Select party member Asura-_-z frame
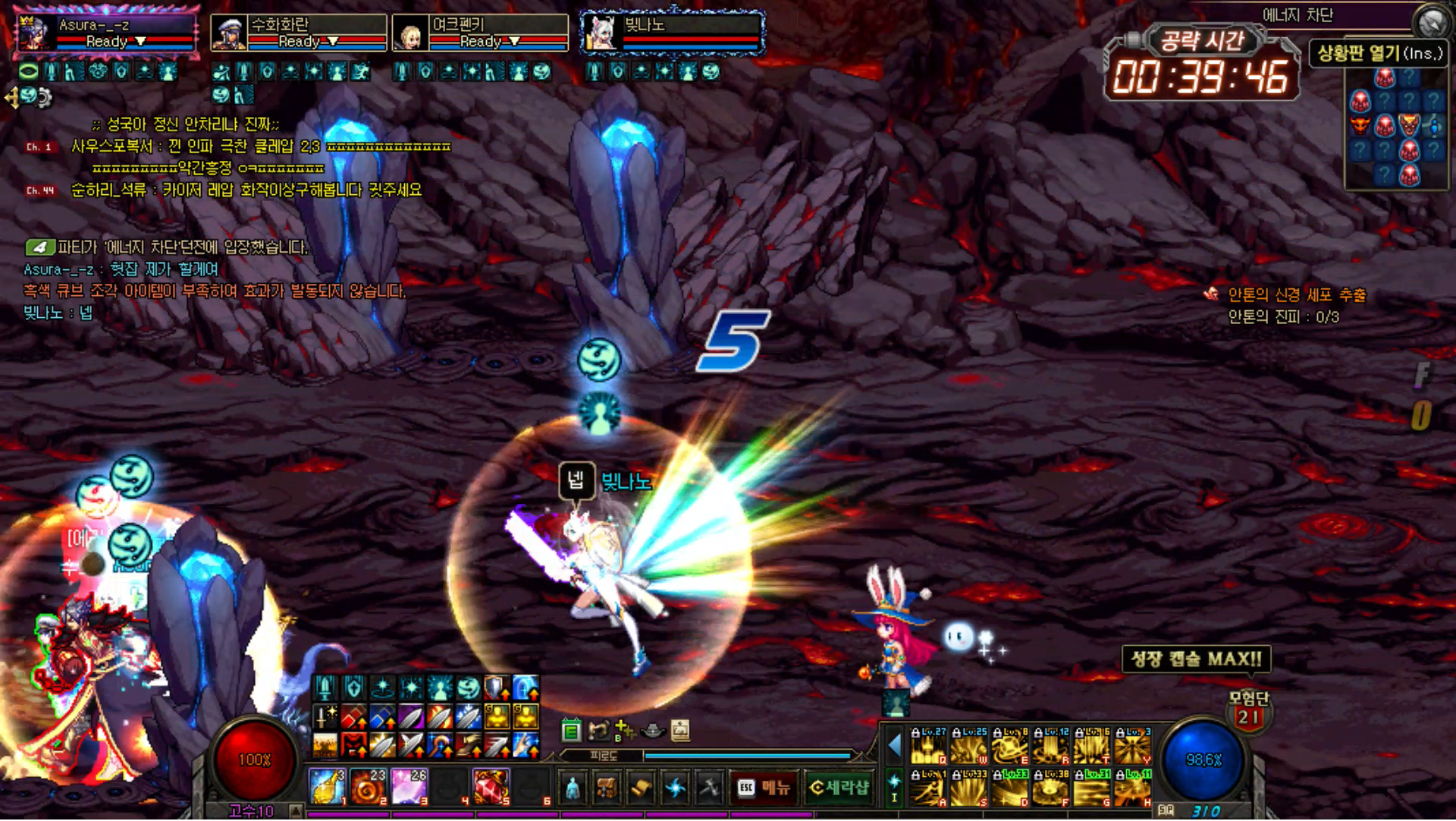The height and width of the screenshot is (821, 1456). point(106,33)
